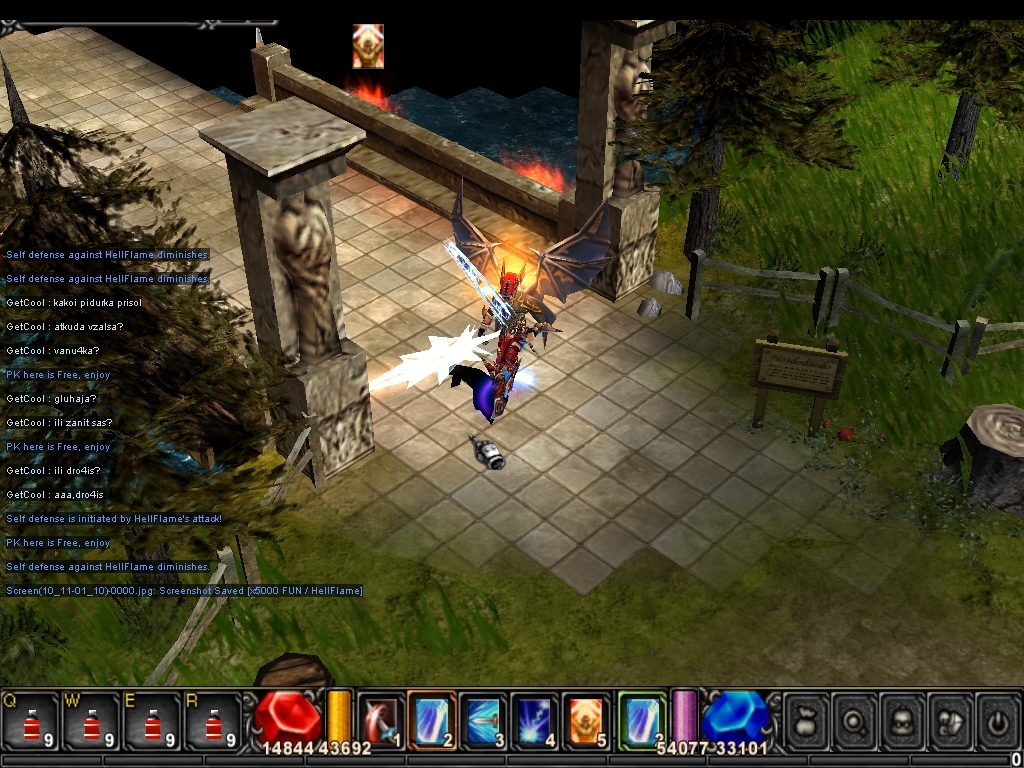Click the active buff icon at top
This screenshot has height=768, width=1024.
pos(368,46)
